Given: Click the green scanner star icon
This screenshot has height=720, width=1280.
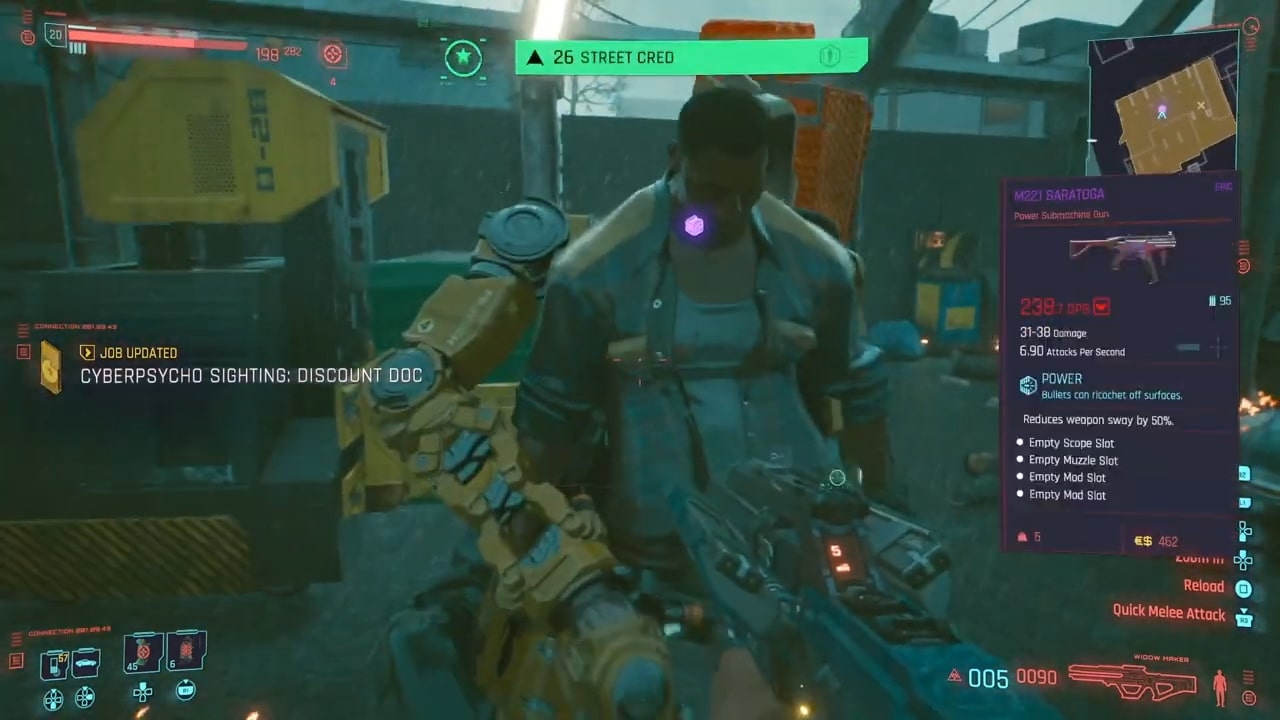Looking at the screenshot, I should (x=463, y=57).
